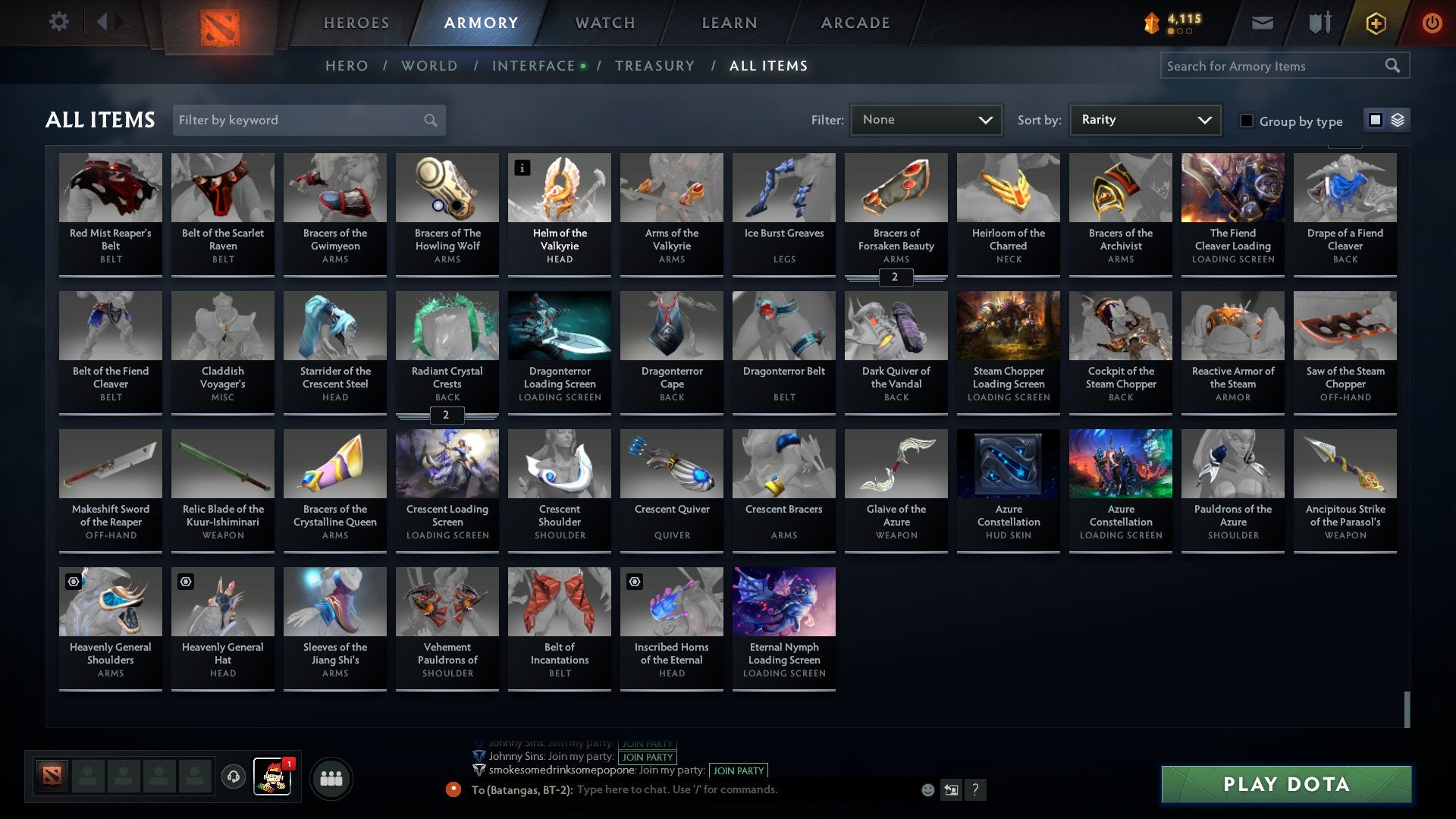Open the Filter dropdown set to None
The height and width of the screenshot is (819, 1456).
pos(926,119)
